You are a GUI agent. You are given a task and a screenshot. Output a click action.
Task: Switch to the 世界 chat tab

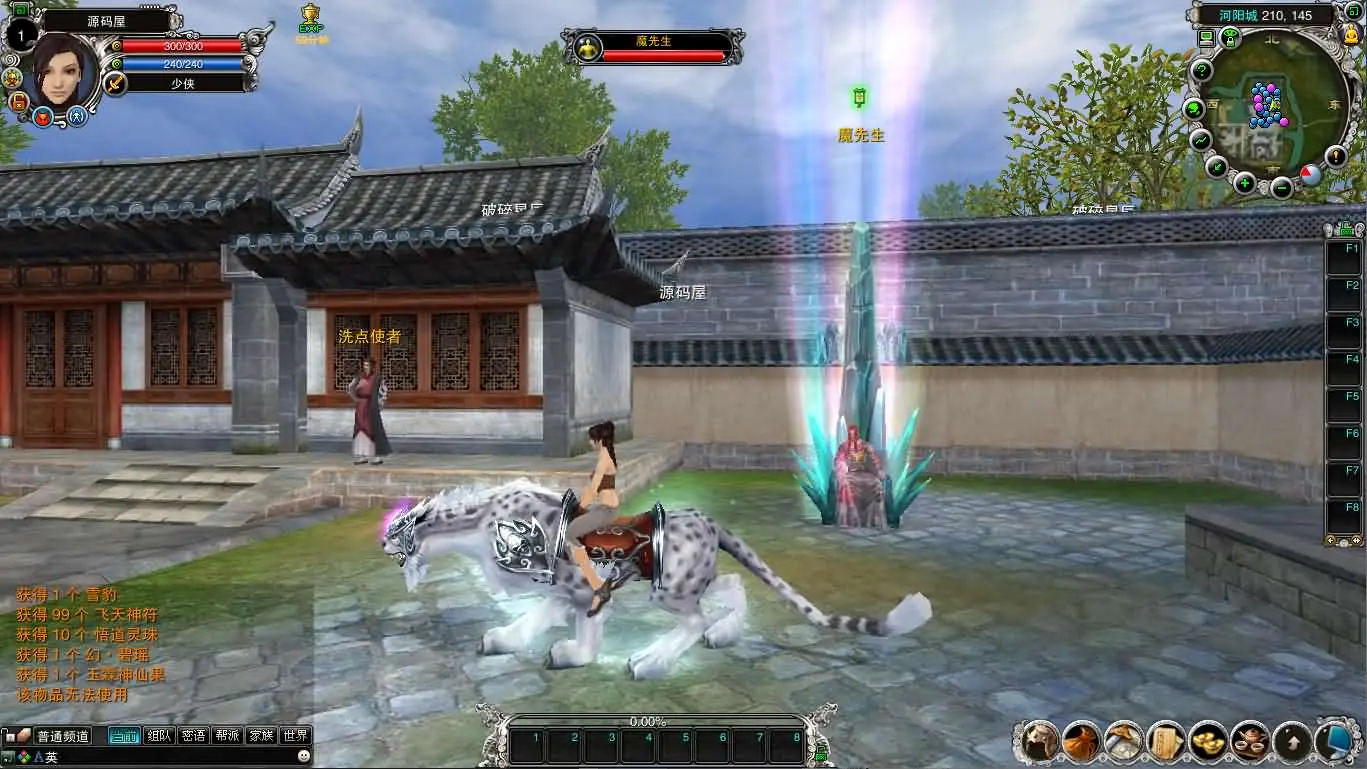click(295, 736)
